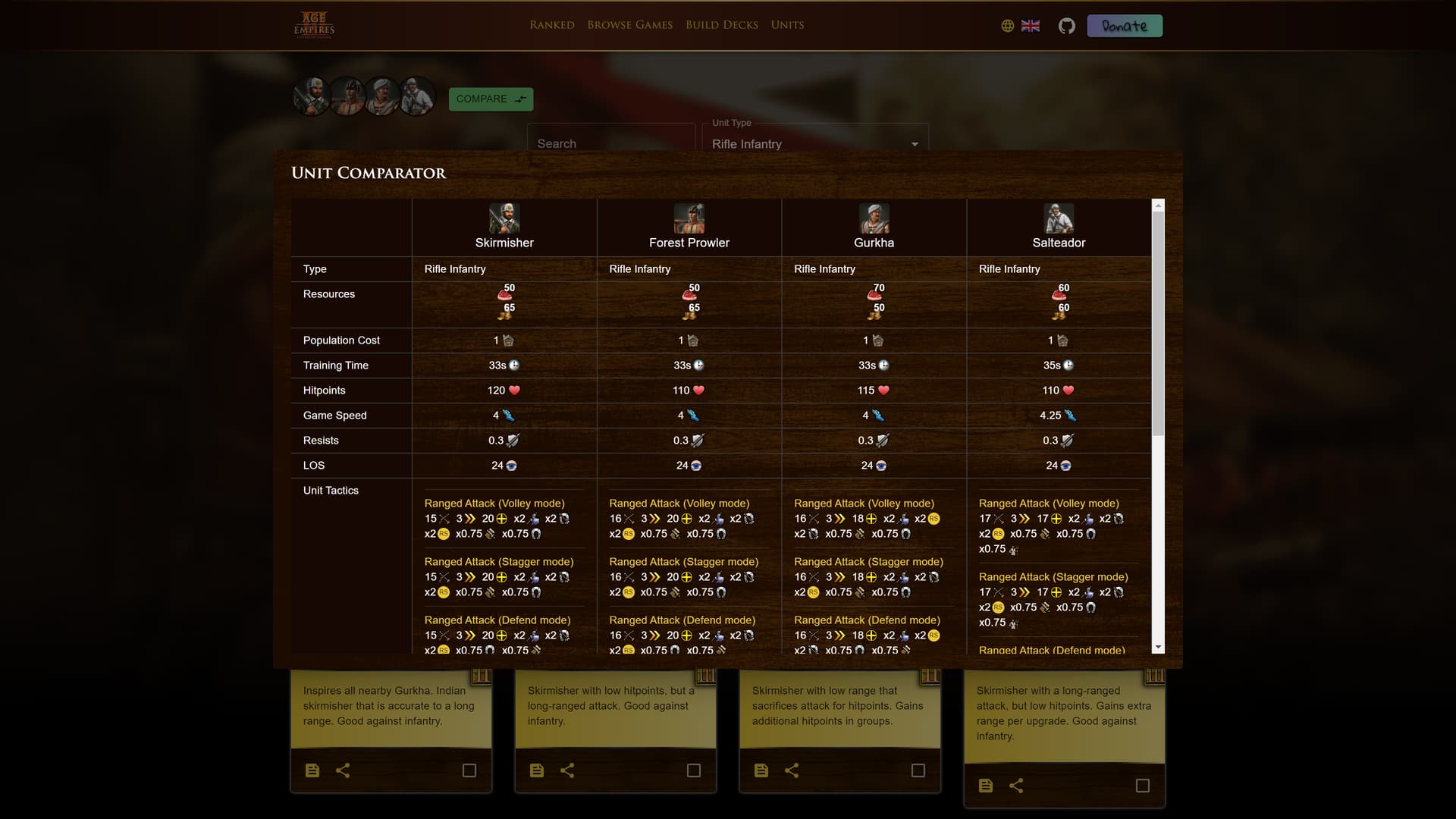Go to the Ranked menu item

click(551, 24)
